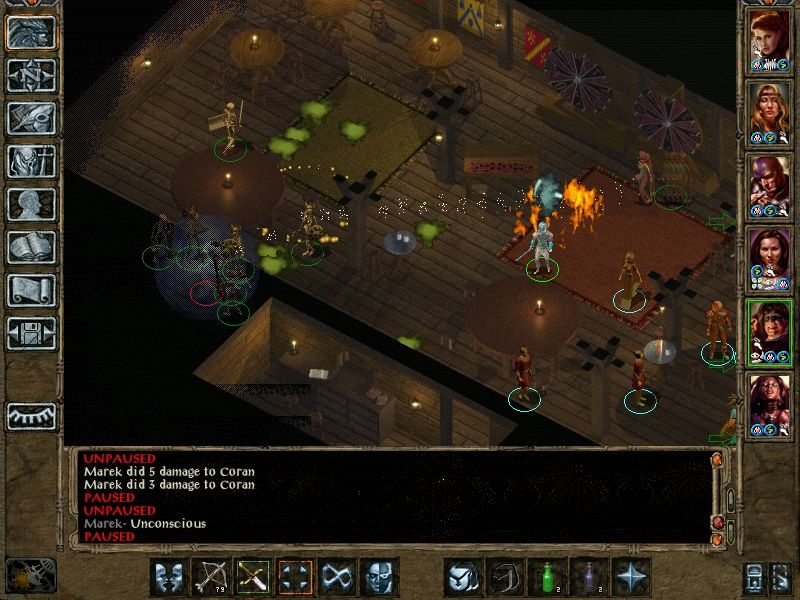Open the mage spellbook
This screenshot has width=800, height=600.
pos(31,247)
